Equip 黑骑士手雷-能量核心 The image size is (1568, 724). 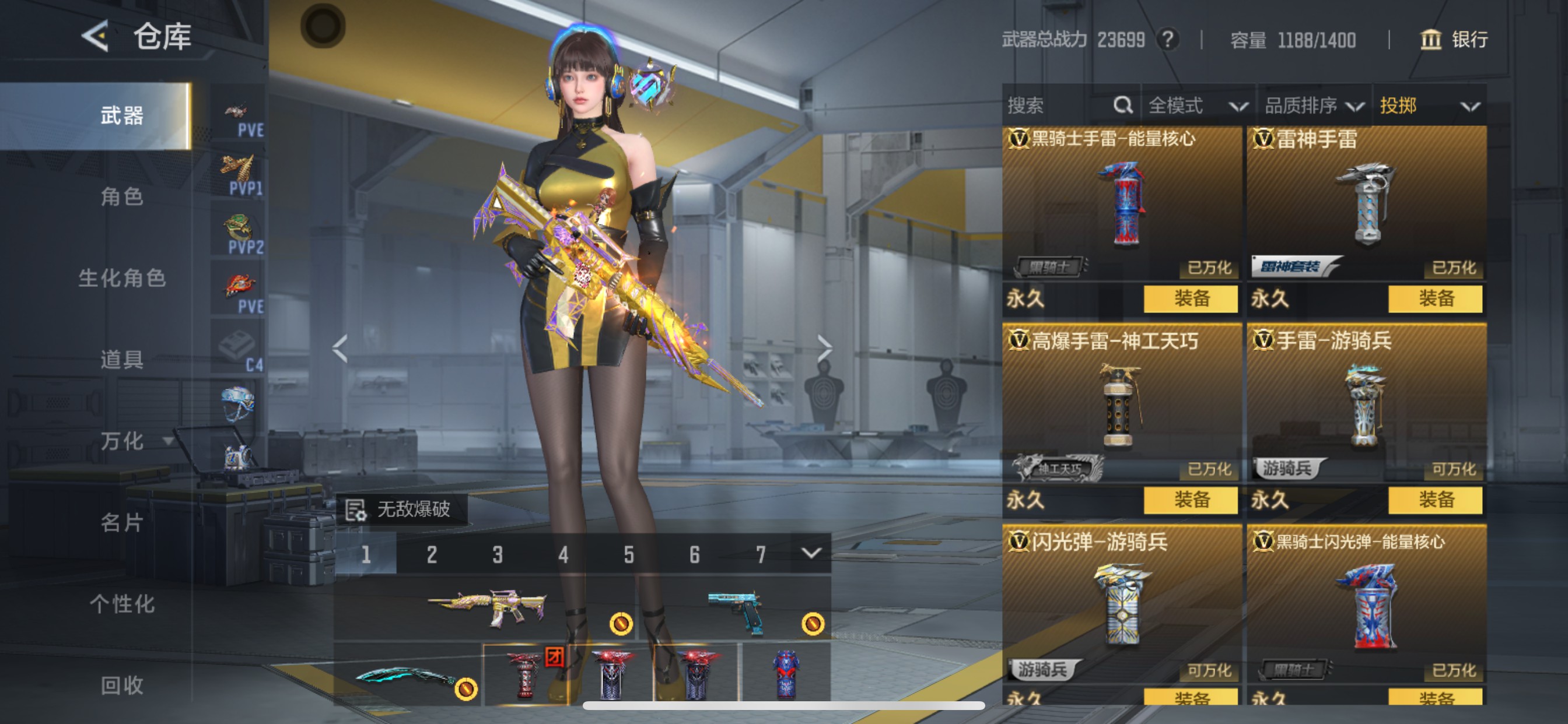[1190, 298]
